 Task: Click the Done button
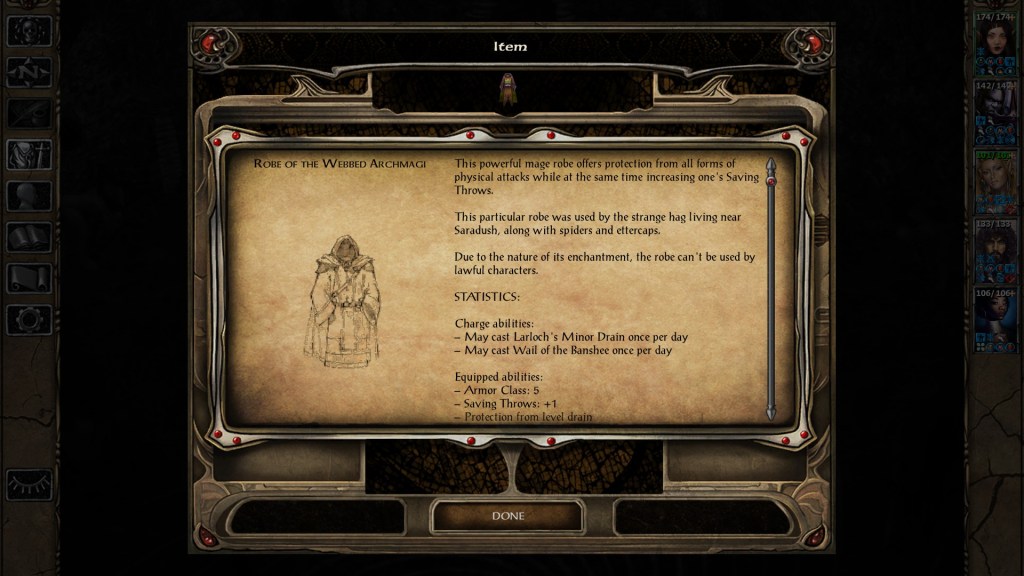[507, 516]
